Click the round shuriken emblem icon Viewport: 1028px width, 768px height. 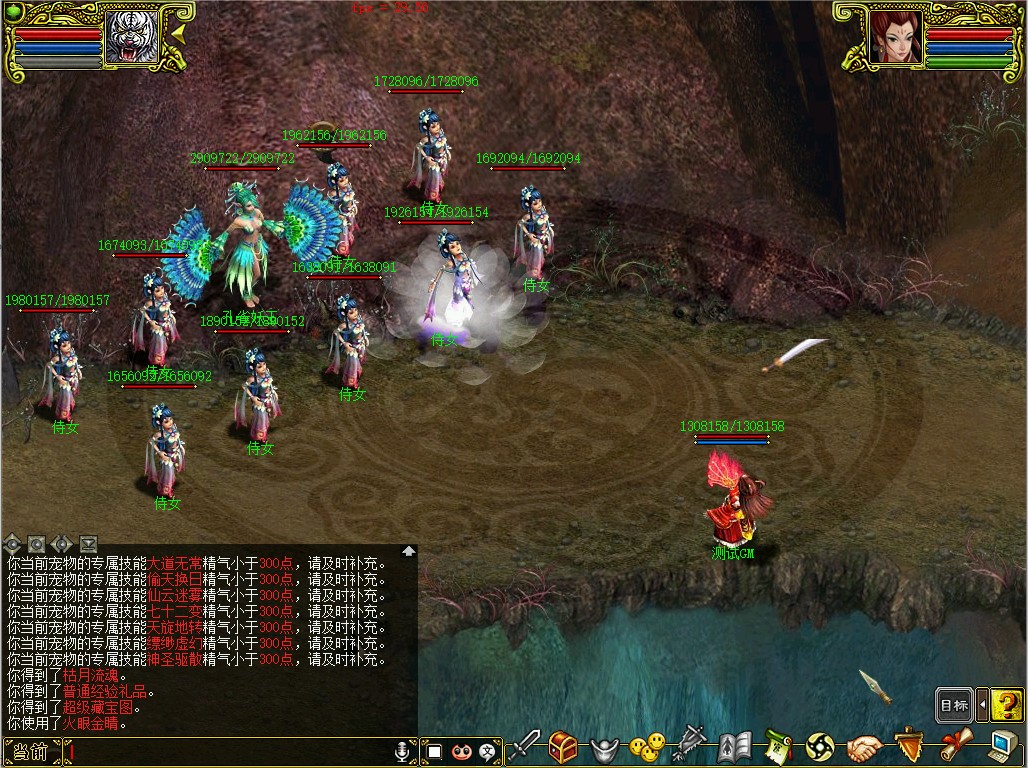[820, 747]
